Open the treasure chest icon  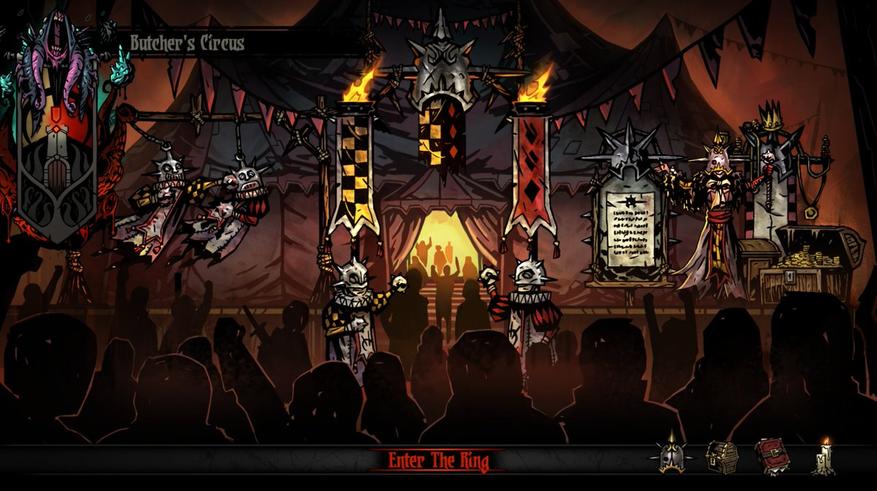[721, 458]
